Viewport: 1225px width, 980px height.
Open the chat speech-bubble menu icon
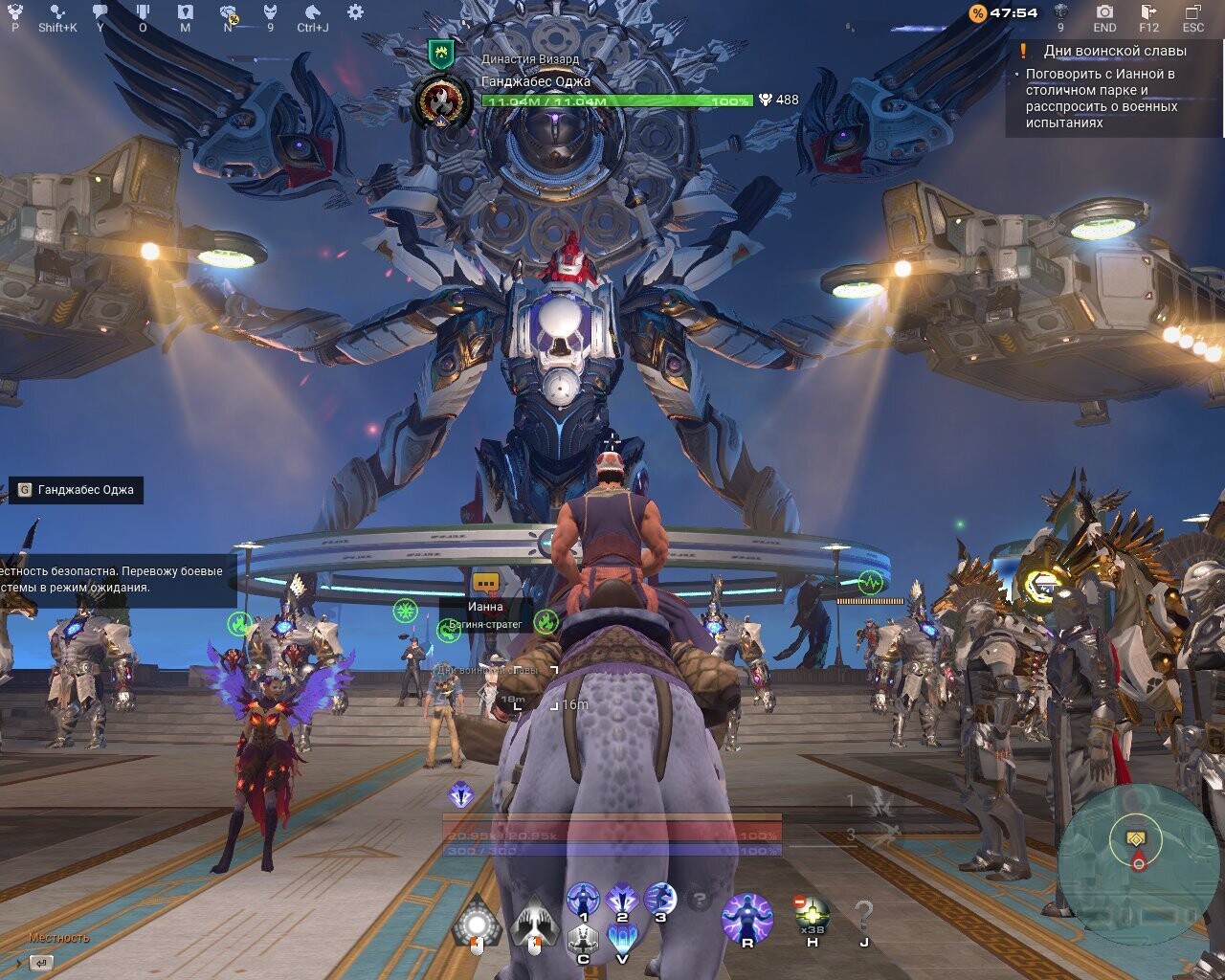[x=100, y=12]
